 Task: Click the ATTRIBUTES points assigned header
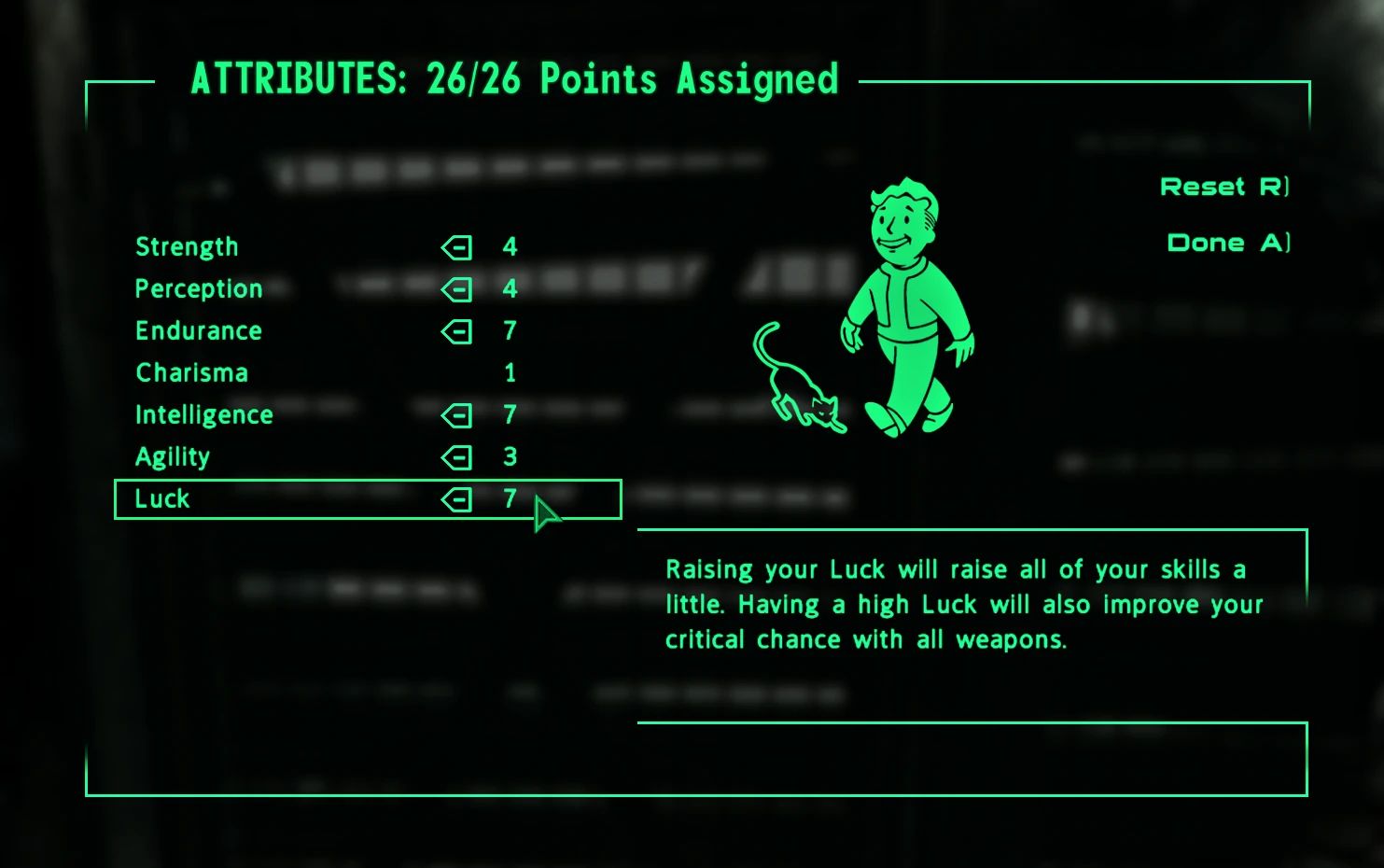tap(514, 79)
